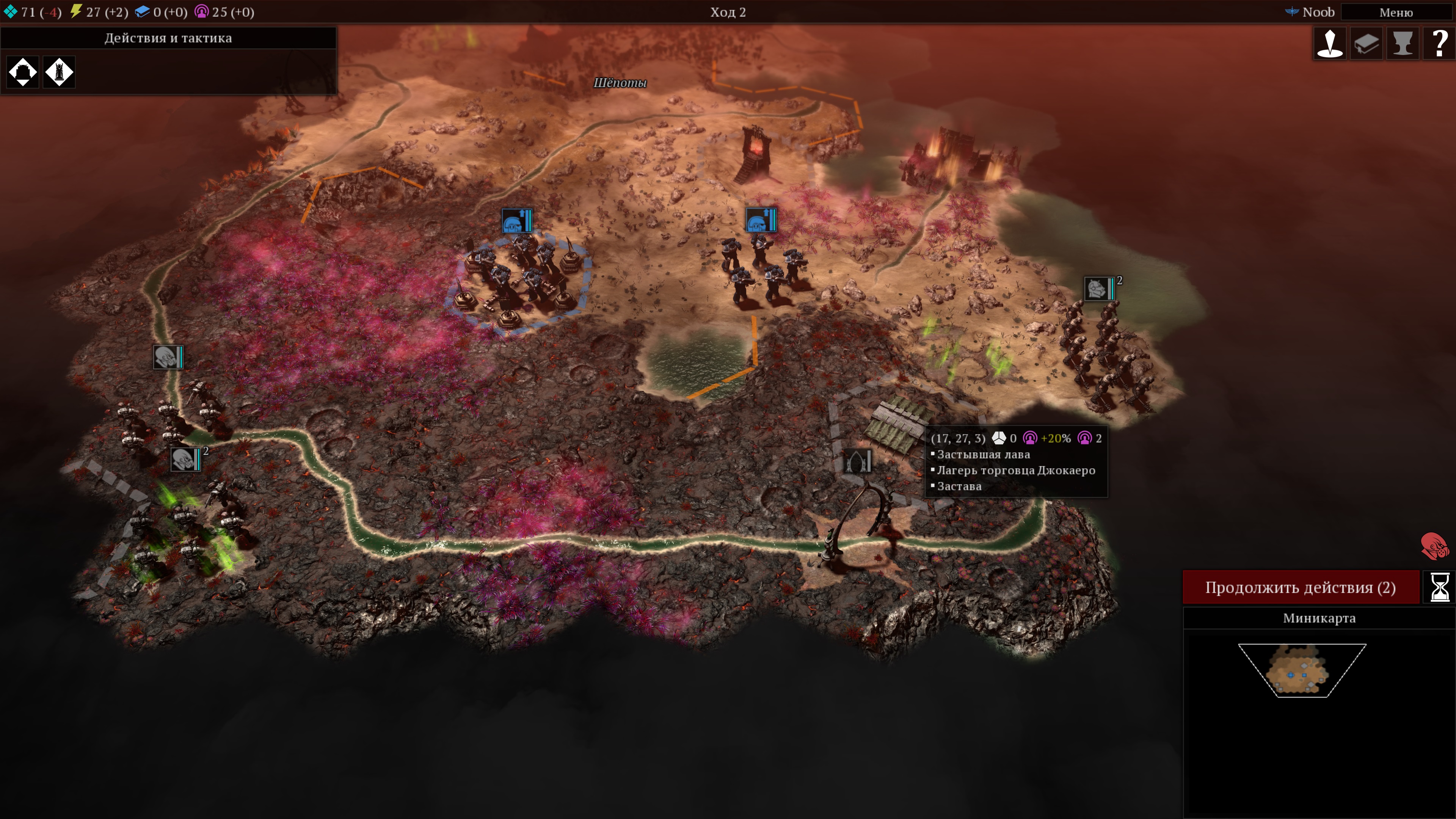Click the player name Noob
Screen dimensions: 1456x819
pos(1318,12)
